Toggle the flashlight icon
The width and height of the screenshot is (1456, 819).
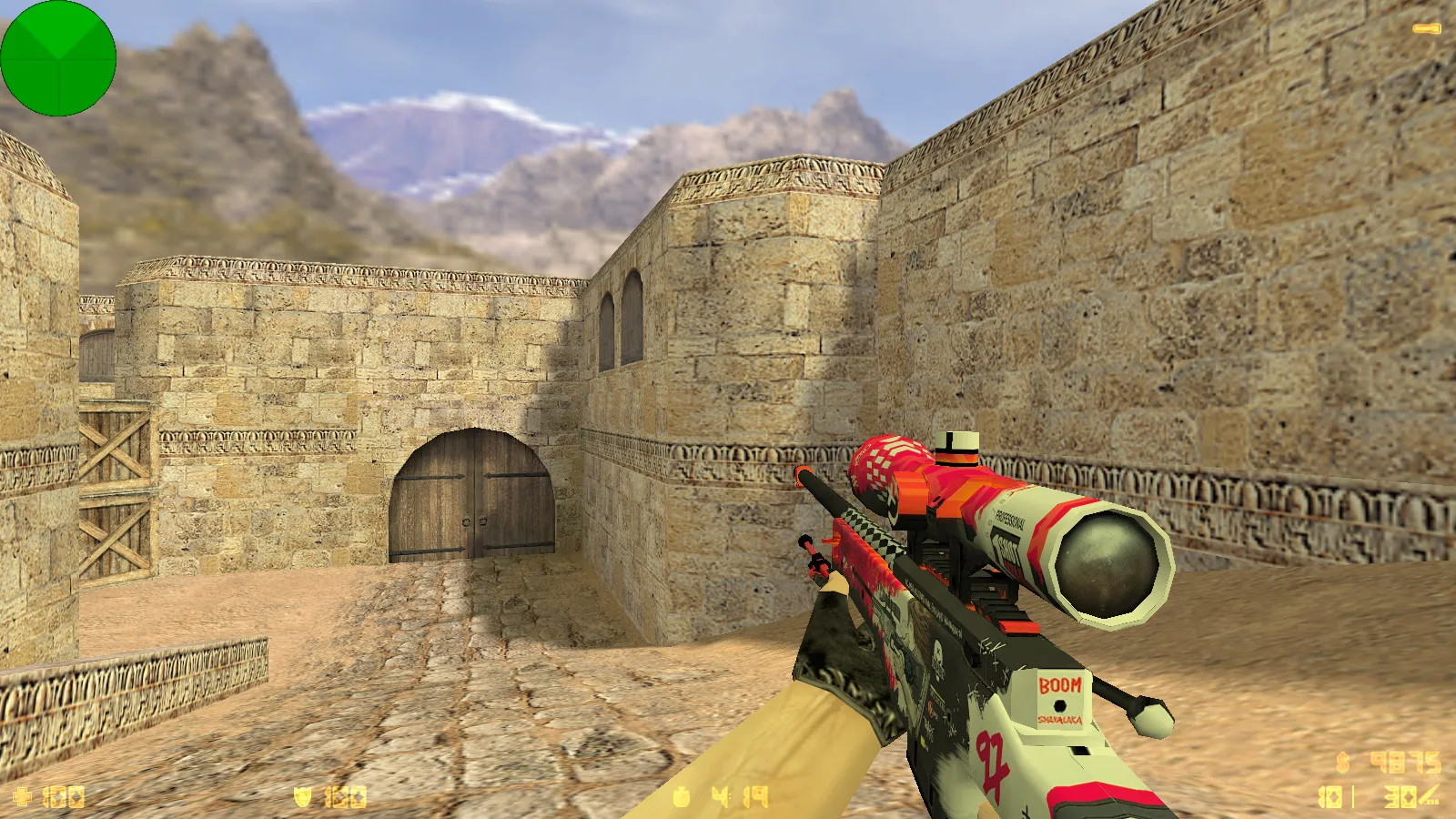1427,29
